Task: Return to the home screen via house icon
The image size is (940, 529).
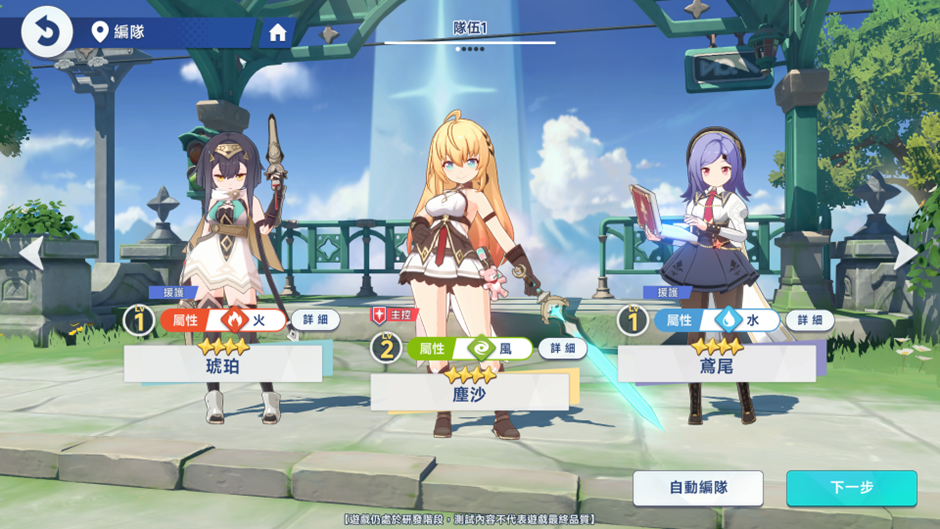Action: (x=278, y=32)
